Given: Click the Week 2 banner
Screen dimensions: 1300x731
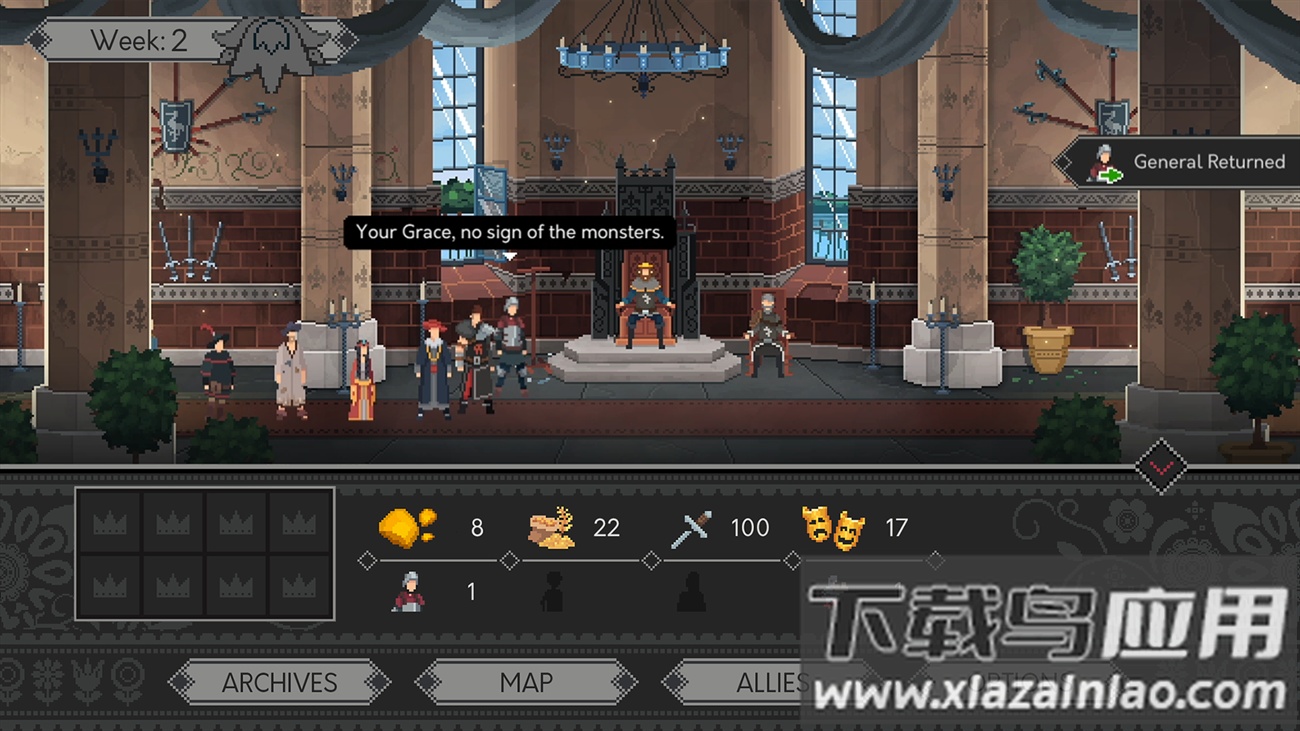Looking at the screenshot, I should 140,41.
